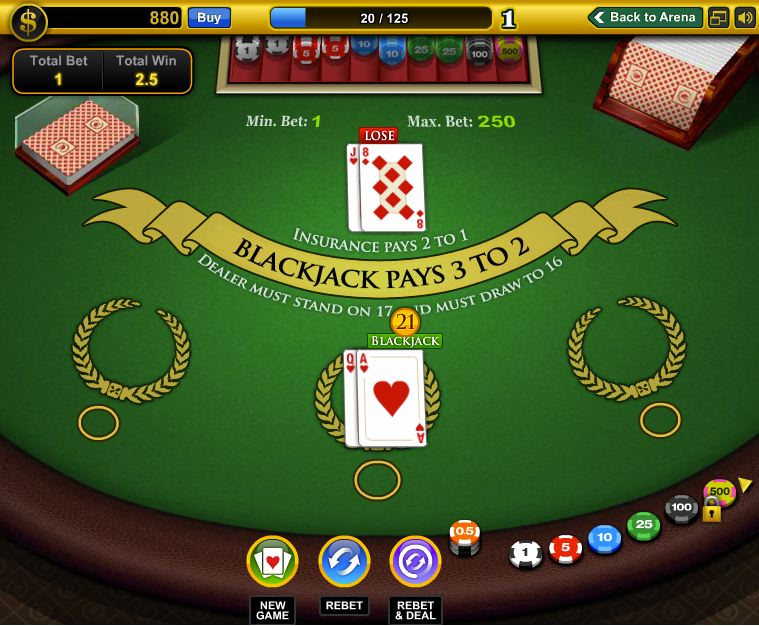Choose Rebet to repeat last bet
Screen dimensions: 759x626
click(344, 562)
